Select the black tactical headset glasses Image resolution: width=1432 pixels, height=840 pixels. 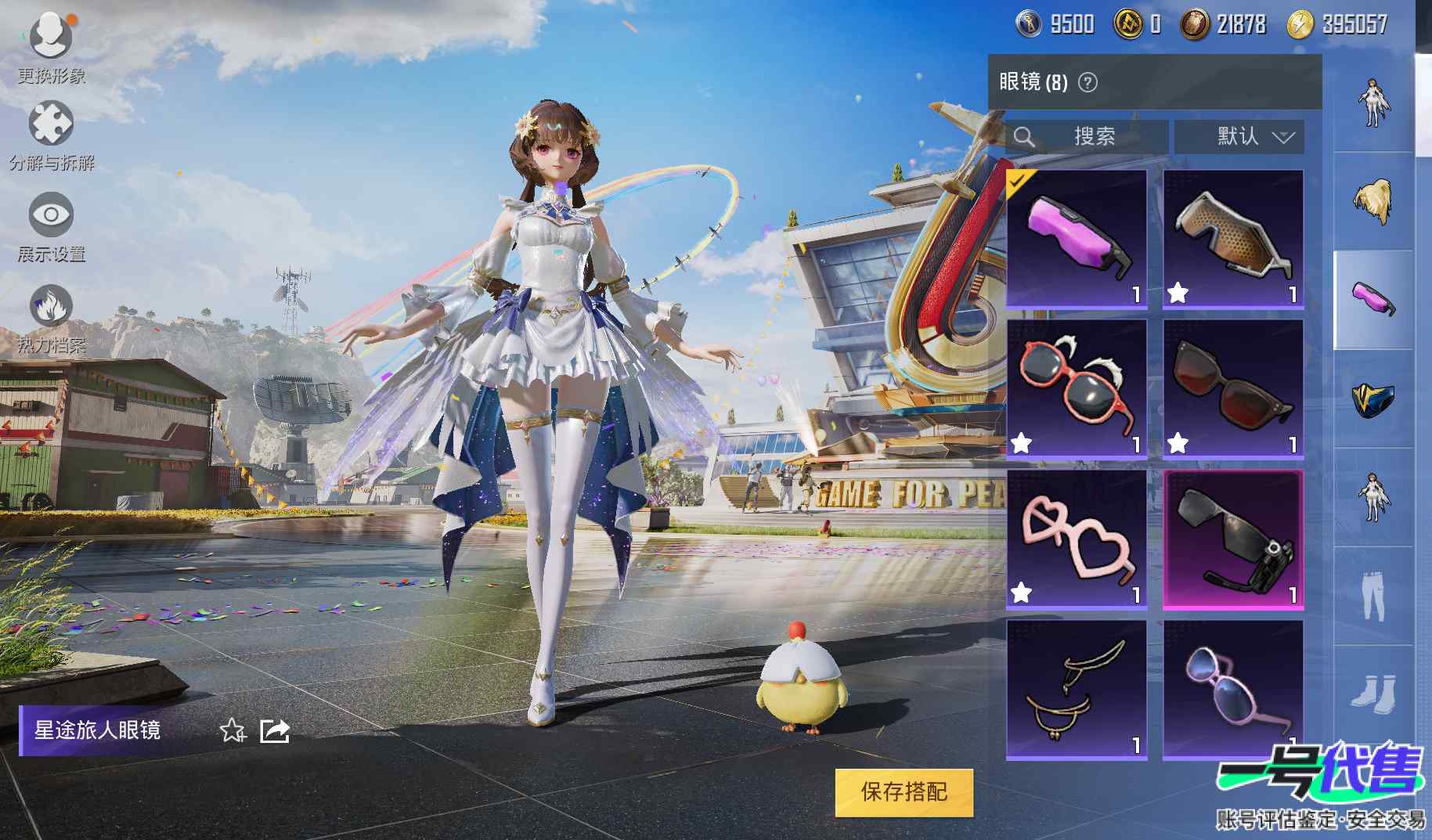click(x=1233, y=538)
